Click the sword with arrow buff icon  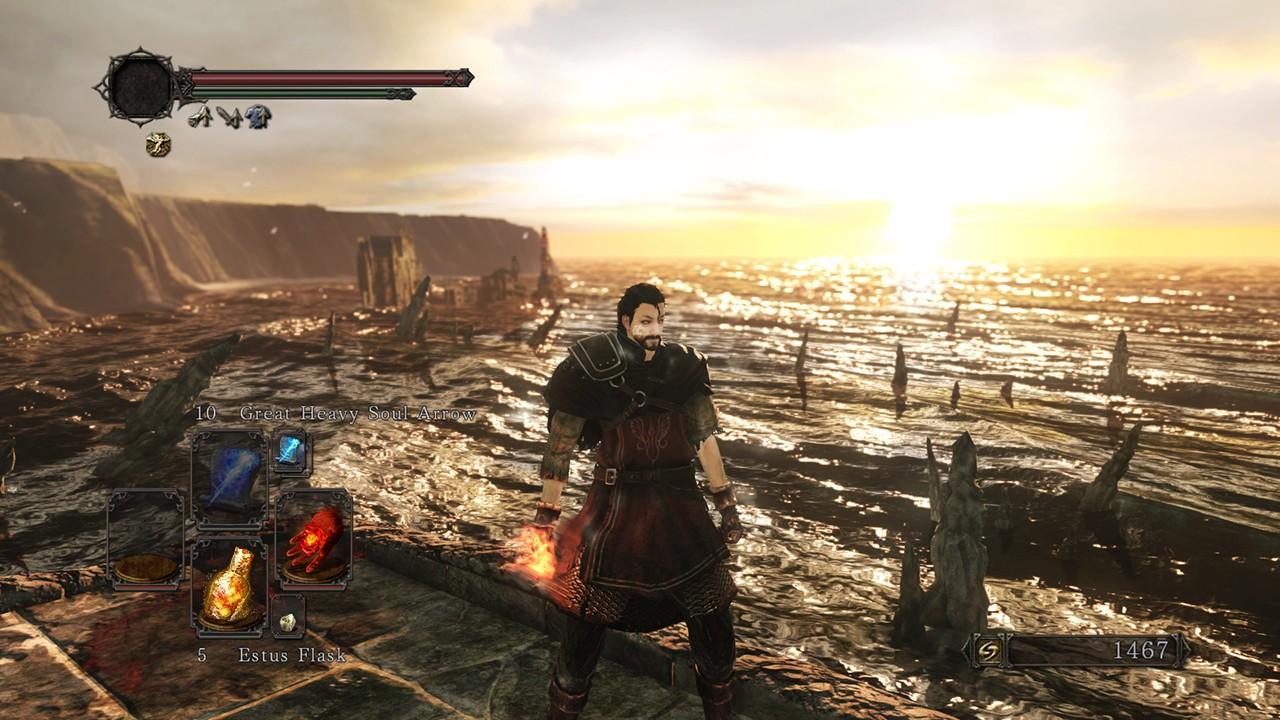(x=230, y=118)
